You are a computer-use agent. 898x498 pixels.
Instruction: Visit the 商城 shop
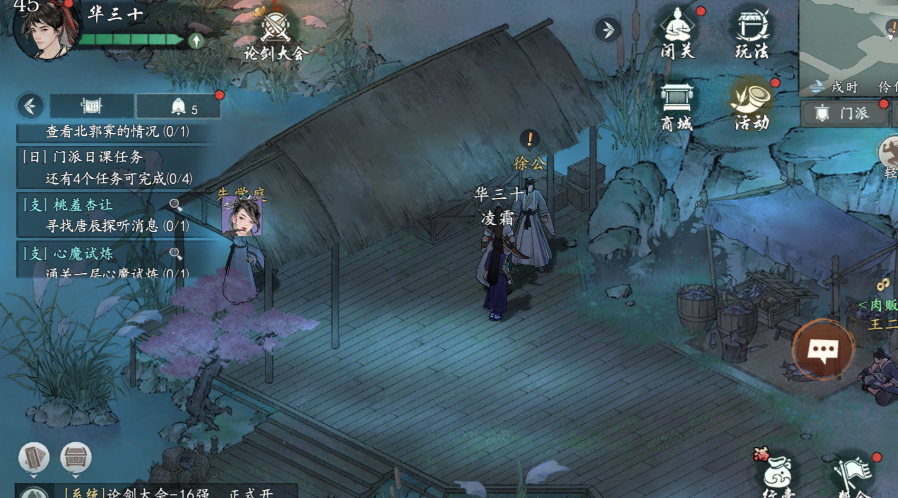(676, 104)
